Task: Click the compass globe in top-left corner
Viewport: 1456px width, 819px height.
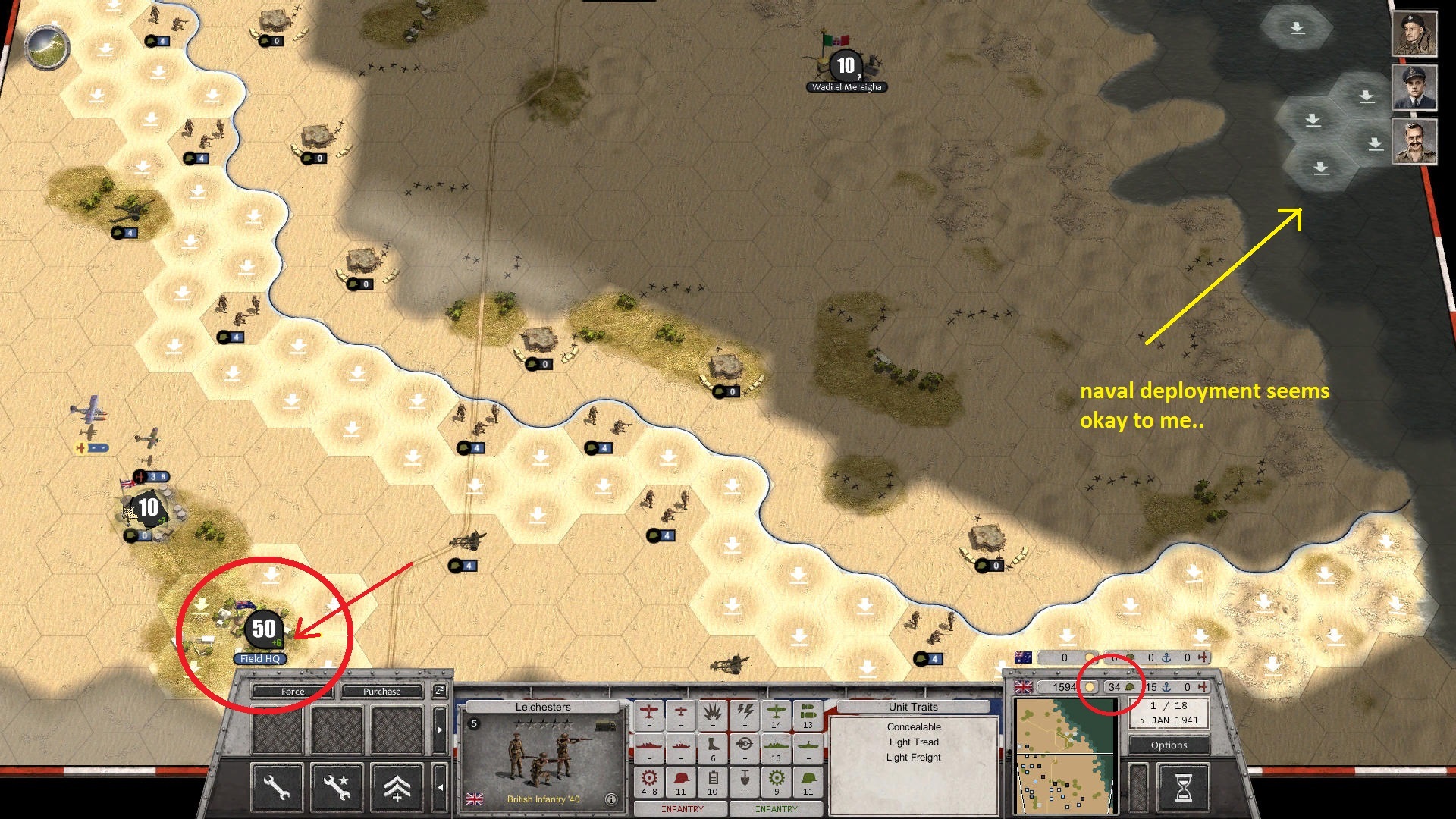Action: point(47,47)
